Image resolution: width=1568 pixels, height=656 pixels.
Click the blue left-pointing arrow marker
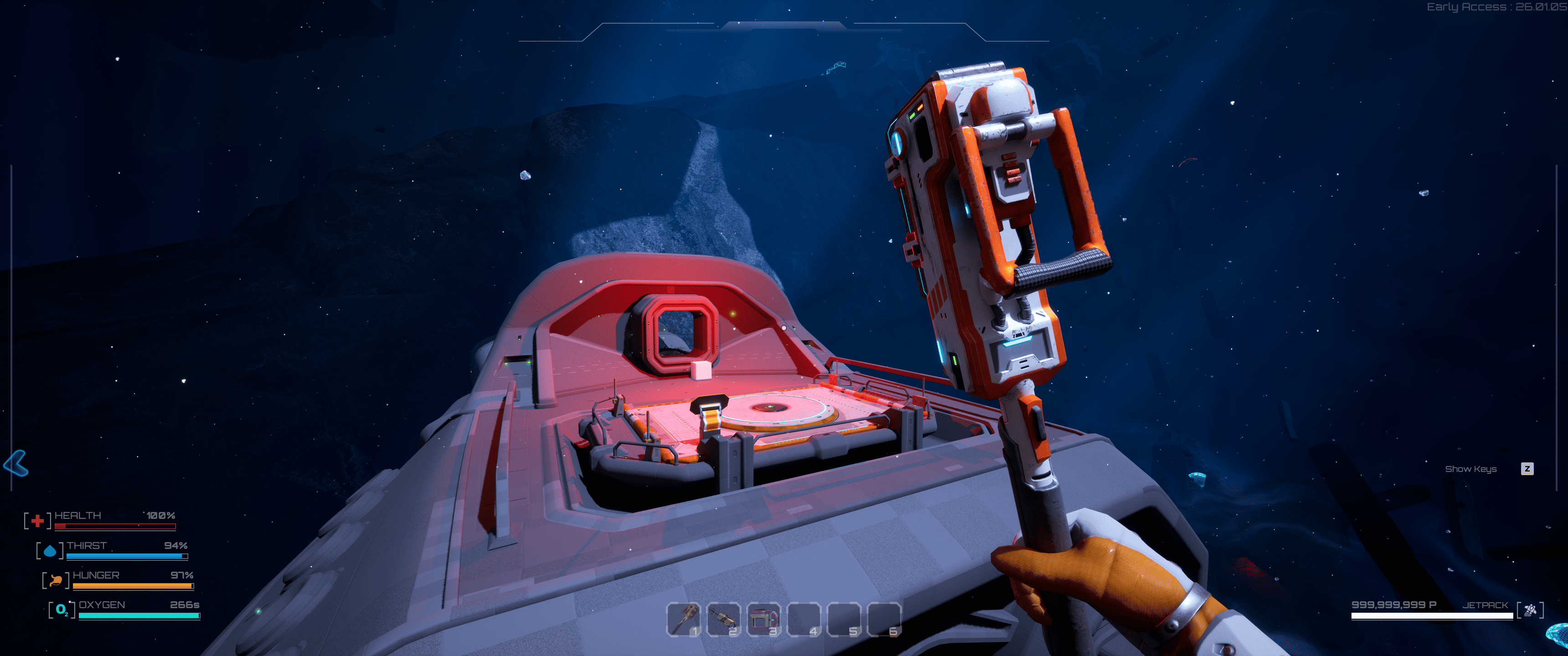(x=16, y=464)
